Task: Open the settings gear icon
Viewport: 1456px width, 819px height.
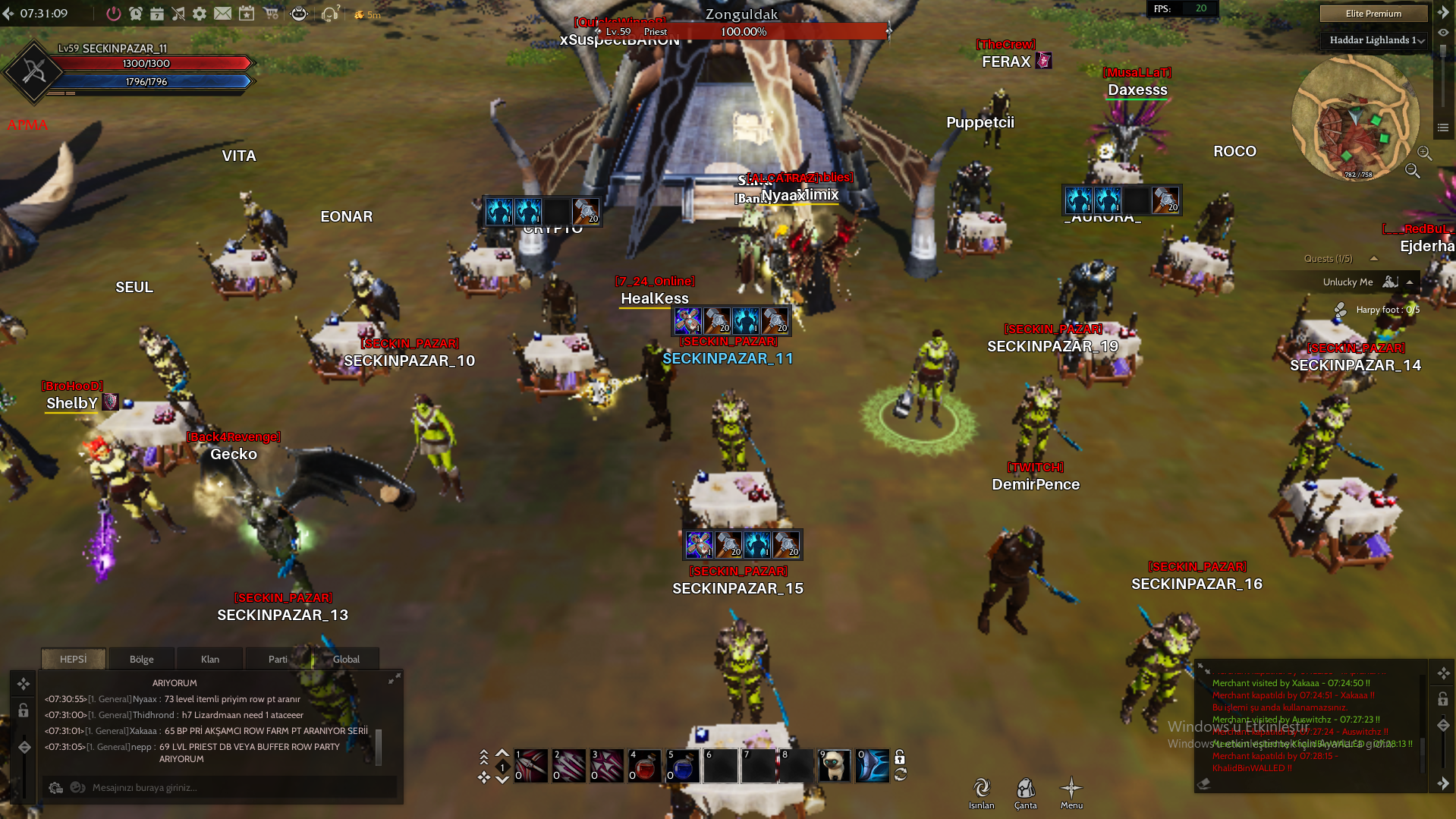Action: click(x=200, y=14)
